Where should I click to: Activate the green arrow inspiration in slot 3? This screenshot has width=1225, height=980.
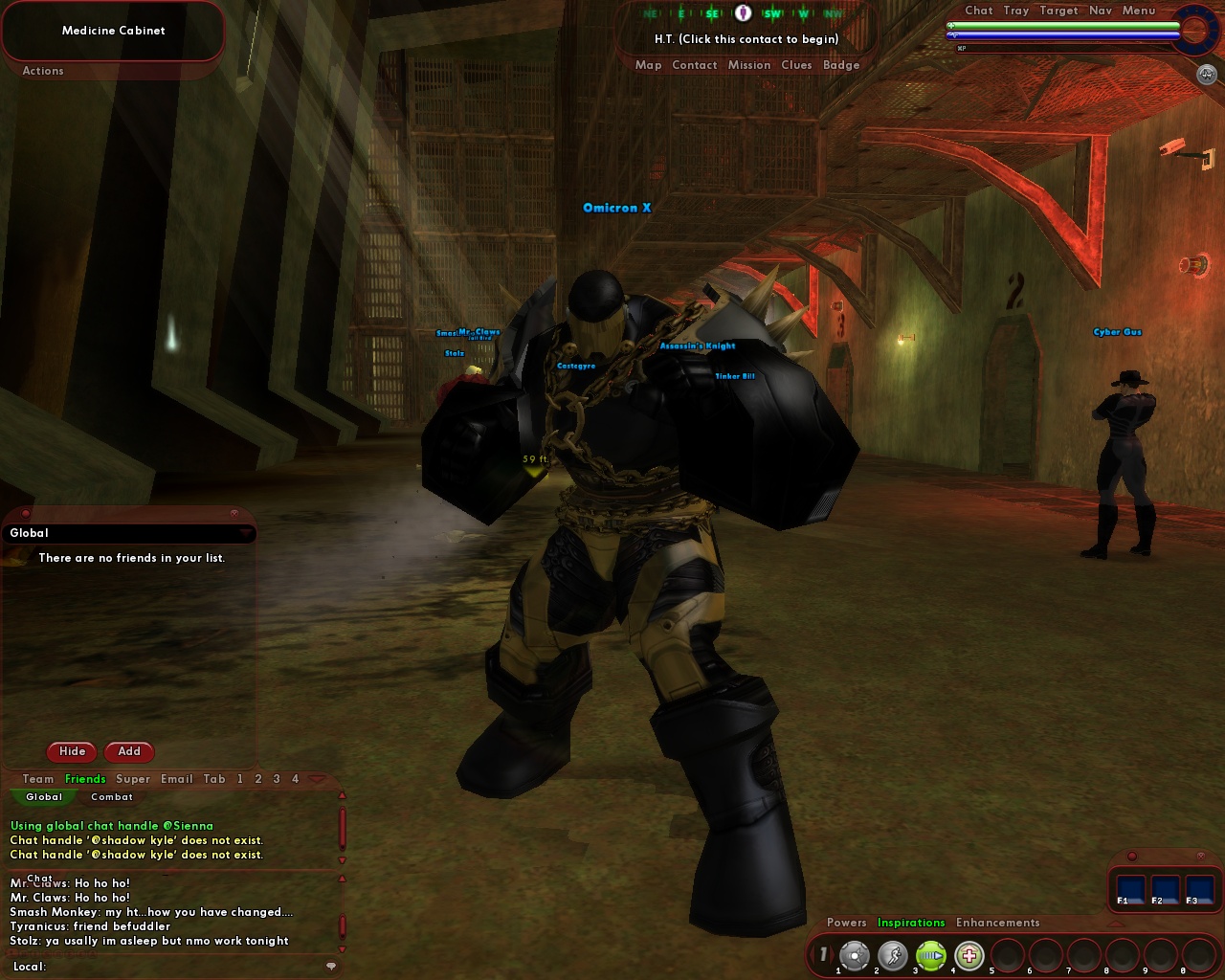point(932,954)
